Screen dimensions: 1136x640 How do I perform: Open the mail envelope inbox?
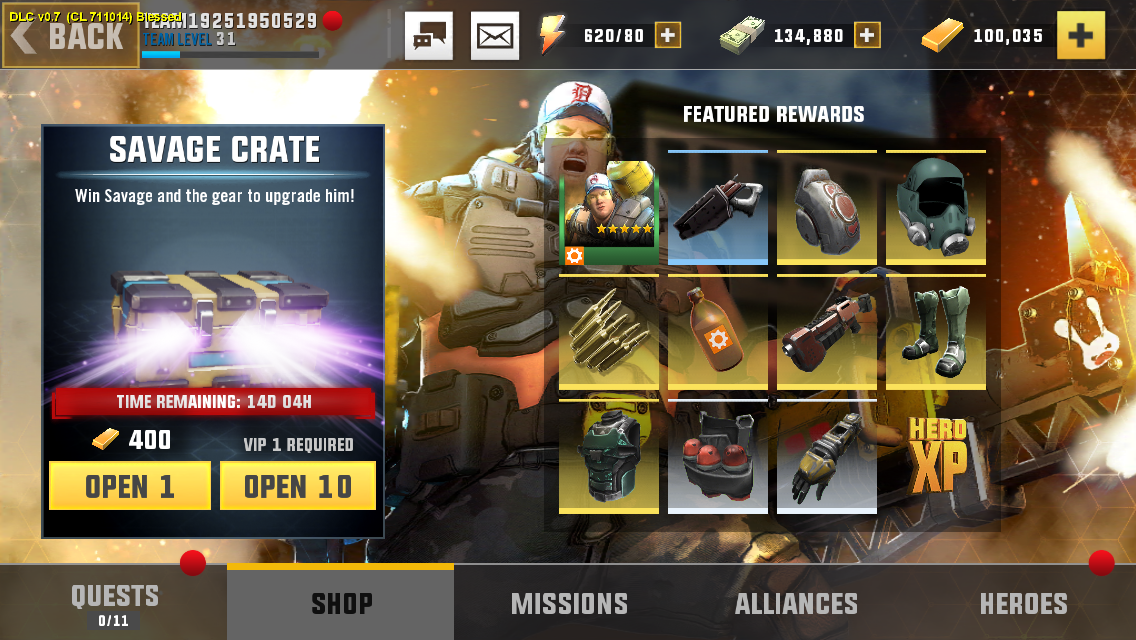(x=495, y=36)
